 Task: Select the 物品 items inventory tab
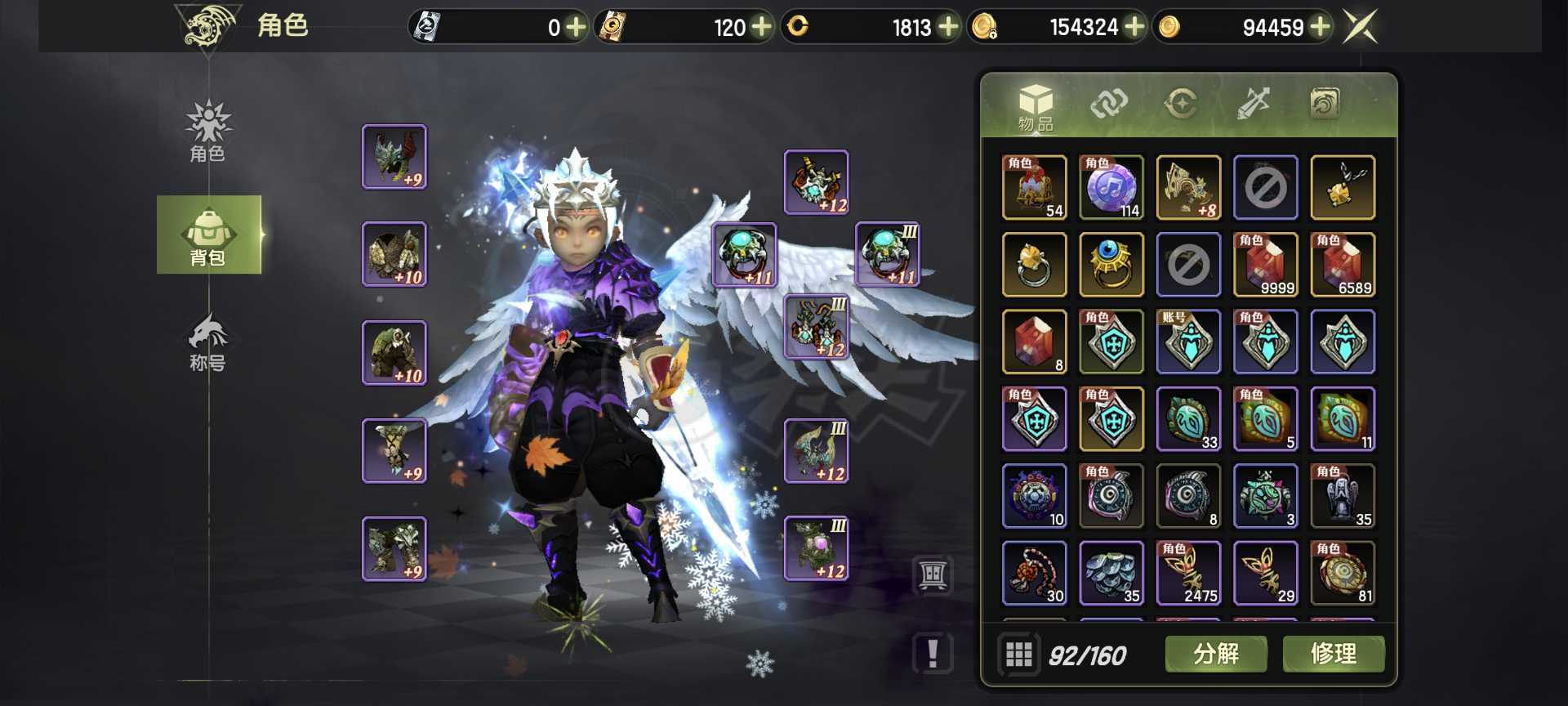click(x=1035, y=106)
